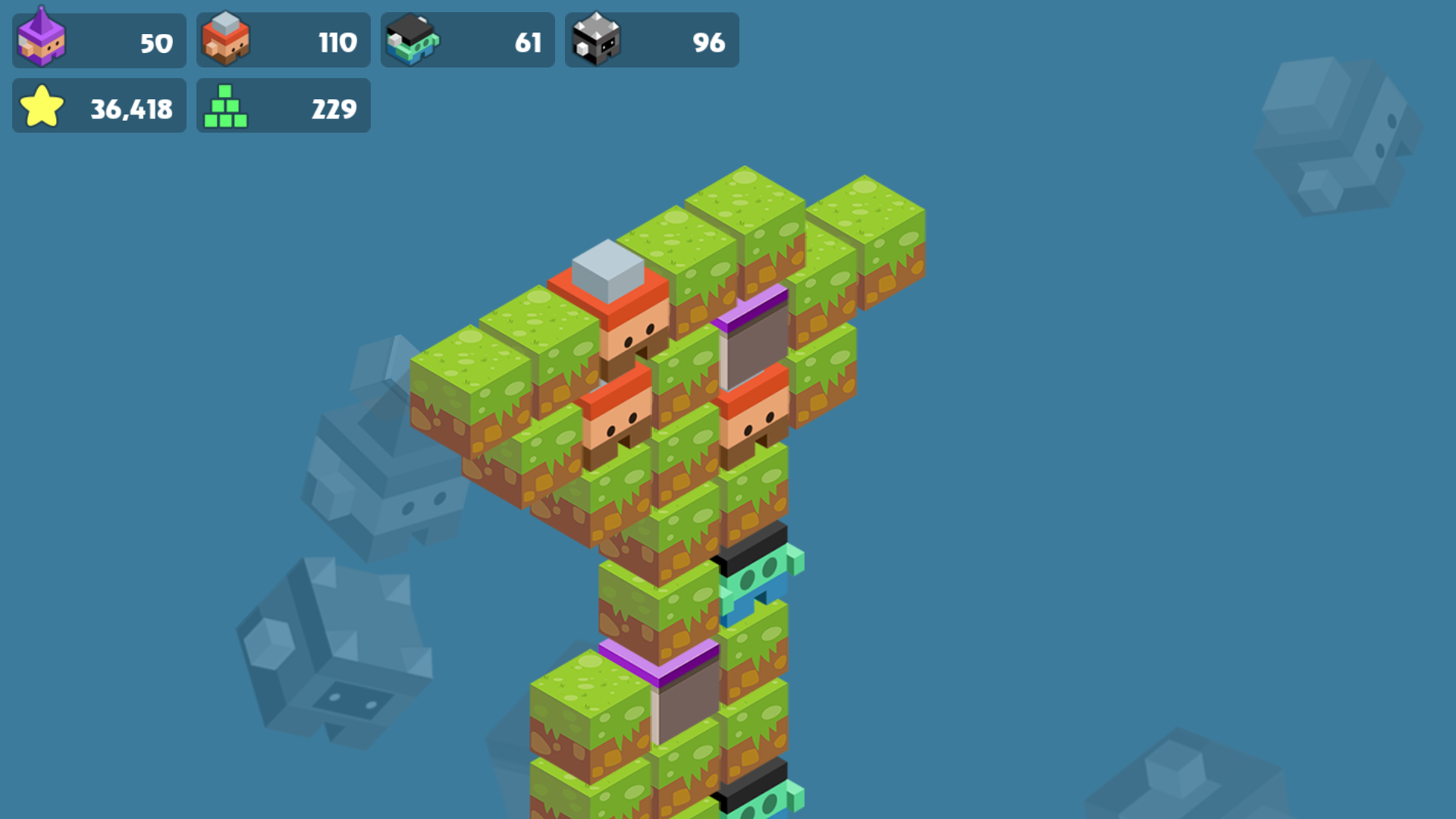The image size is (1456, 819).
Task: Click the orange-capped villager counter icon
Action: [x=225, y=39]
